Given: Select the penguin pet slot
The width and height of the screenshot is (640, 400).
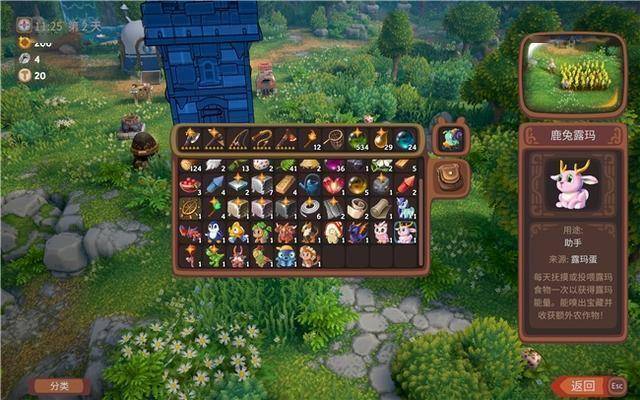Looking at the screenshot, I should coord(214,232).
